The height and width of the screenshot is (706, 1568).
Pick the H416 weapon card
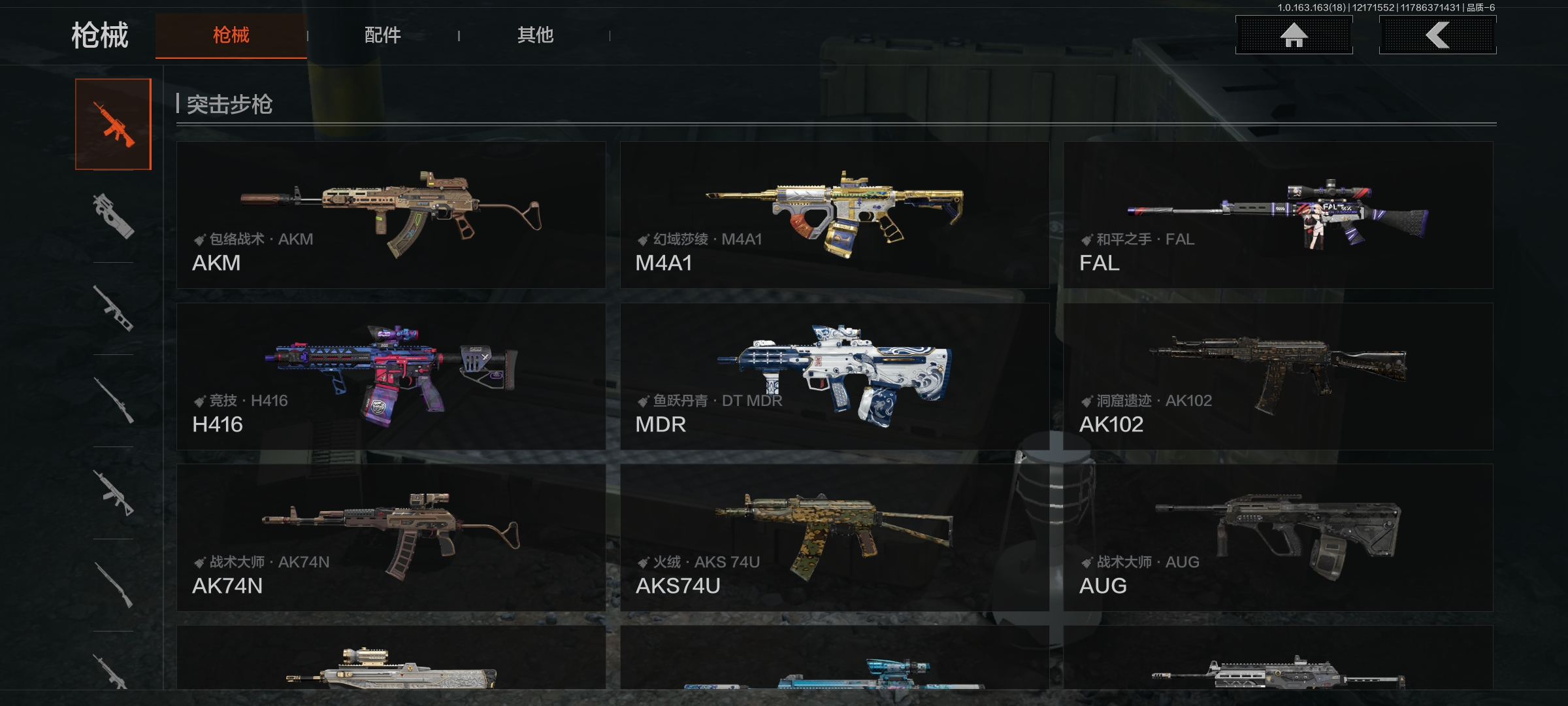click(x=391, y=377)
